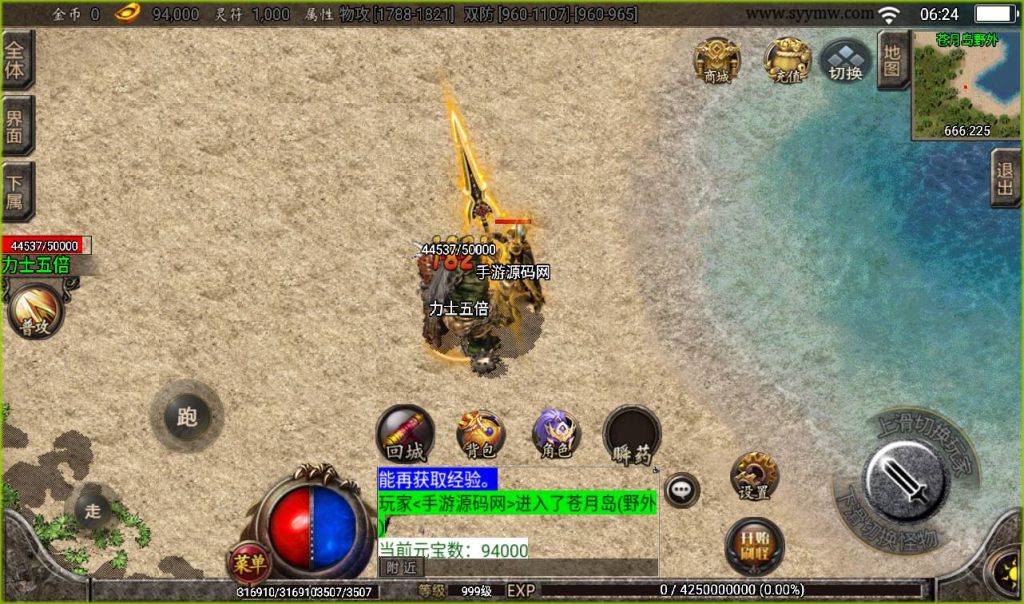1024x604 pixels.
Task: Tap the 瞬药 instant potion slot
Action: [632, 434]
